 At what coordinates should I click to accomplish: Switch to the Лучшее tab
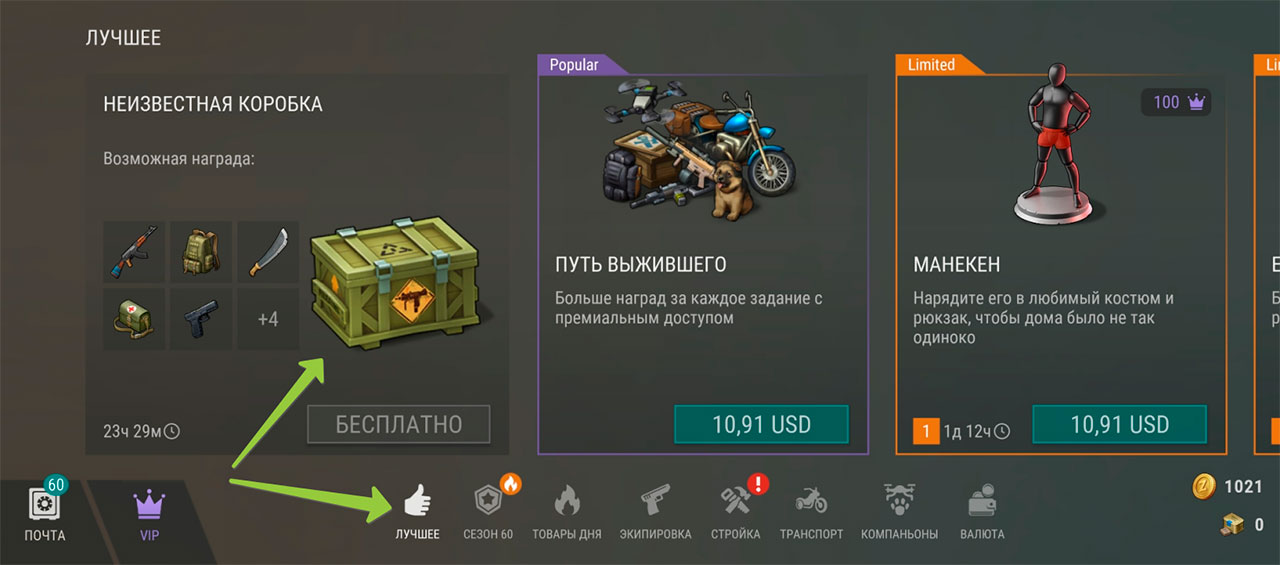(x=417, y=512)
